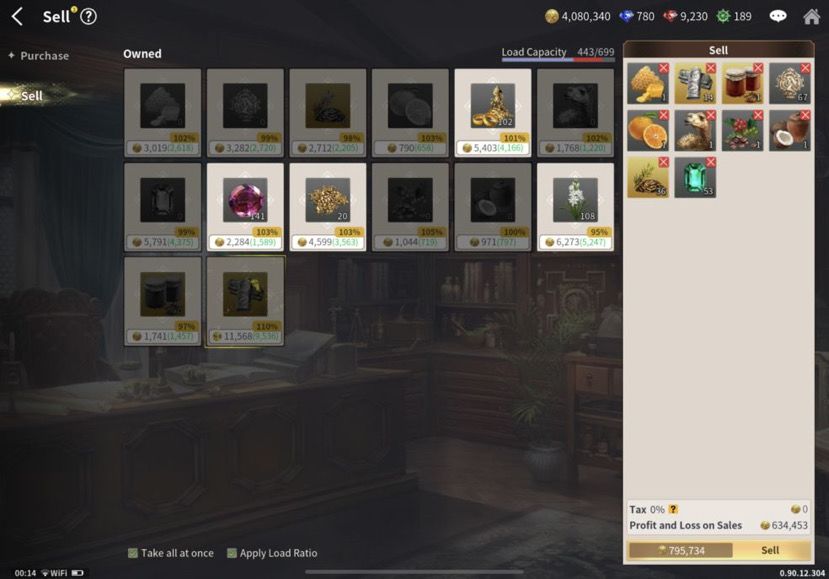This screenshot has height=579, width=829.
Task: Confirm the sale with the Sell button
Action: 770,550
